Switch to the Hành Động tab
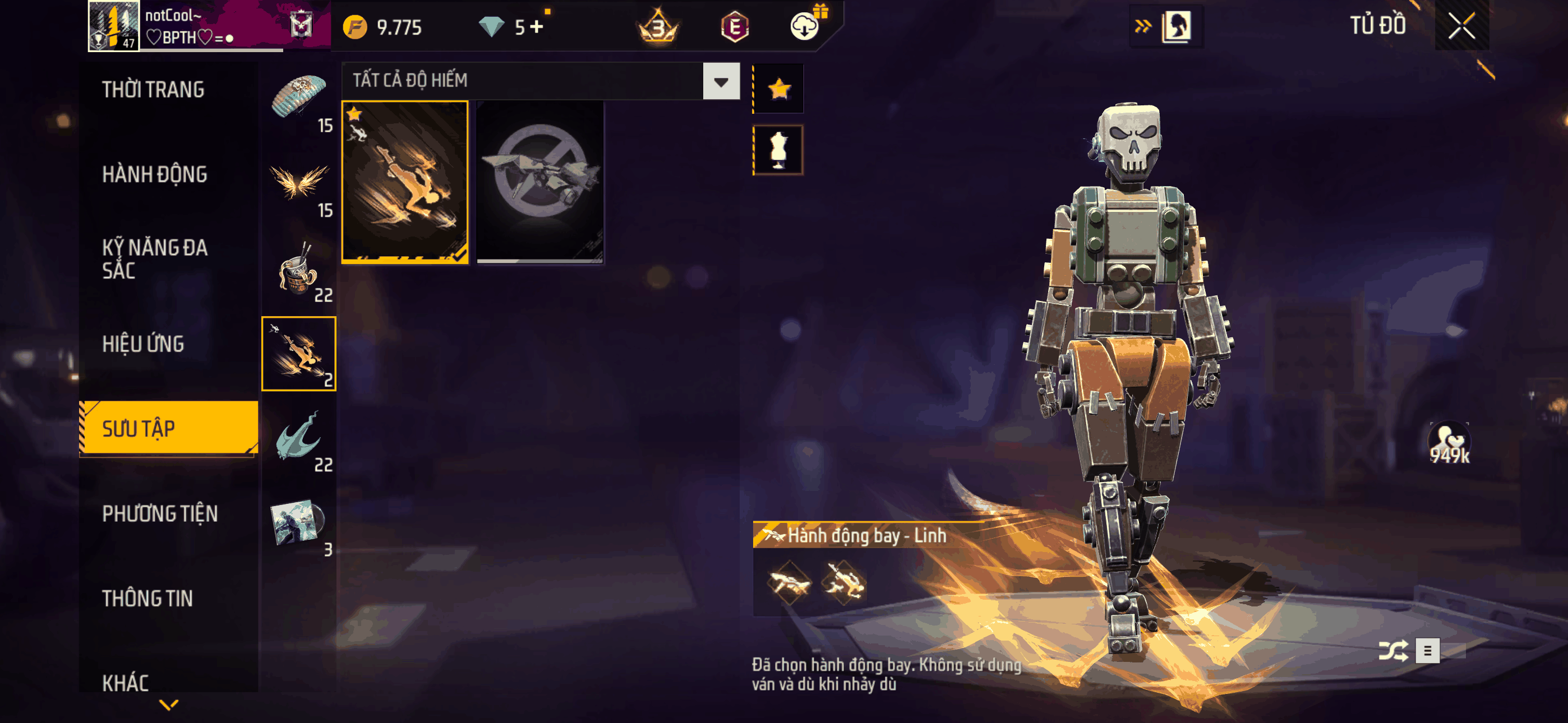The image size is (1568, 723). tap(155, 175)
